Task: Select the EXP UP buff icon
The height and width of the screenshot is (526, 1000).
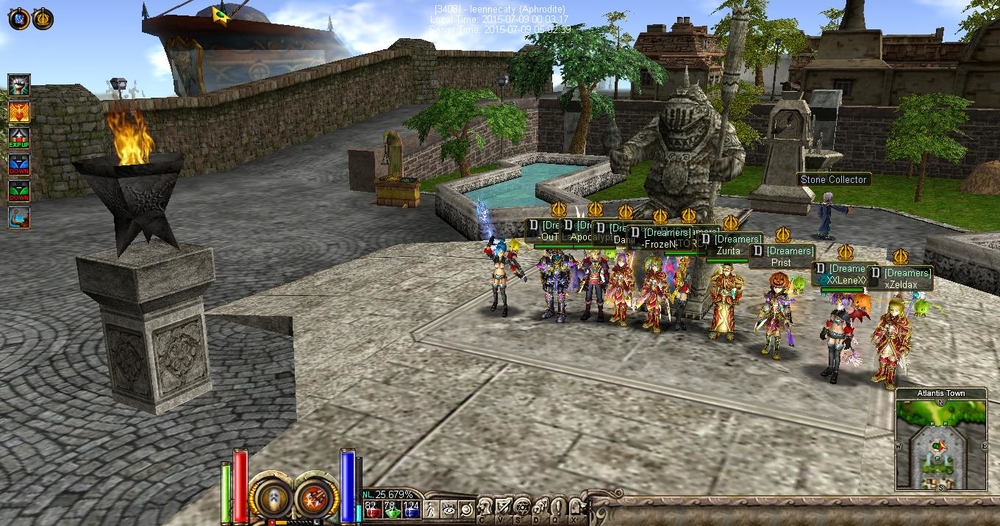Action: point(19,138)
